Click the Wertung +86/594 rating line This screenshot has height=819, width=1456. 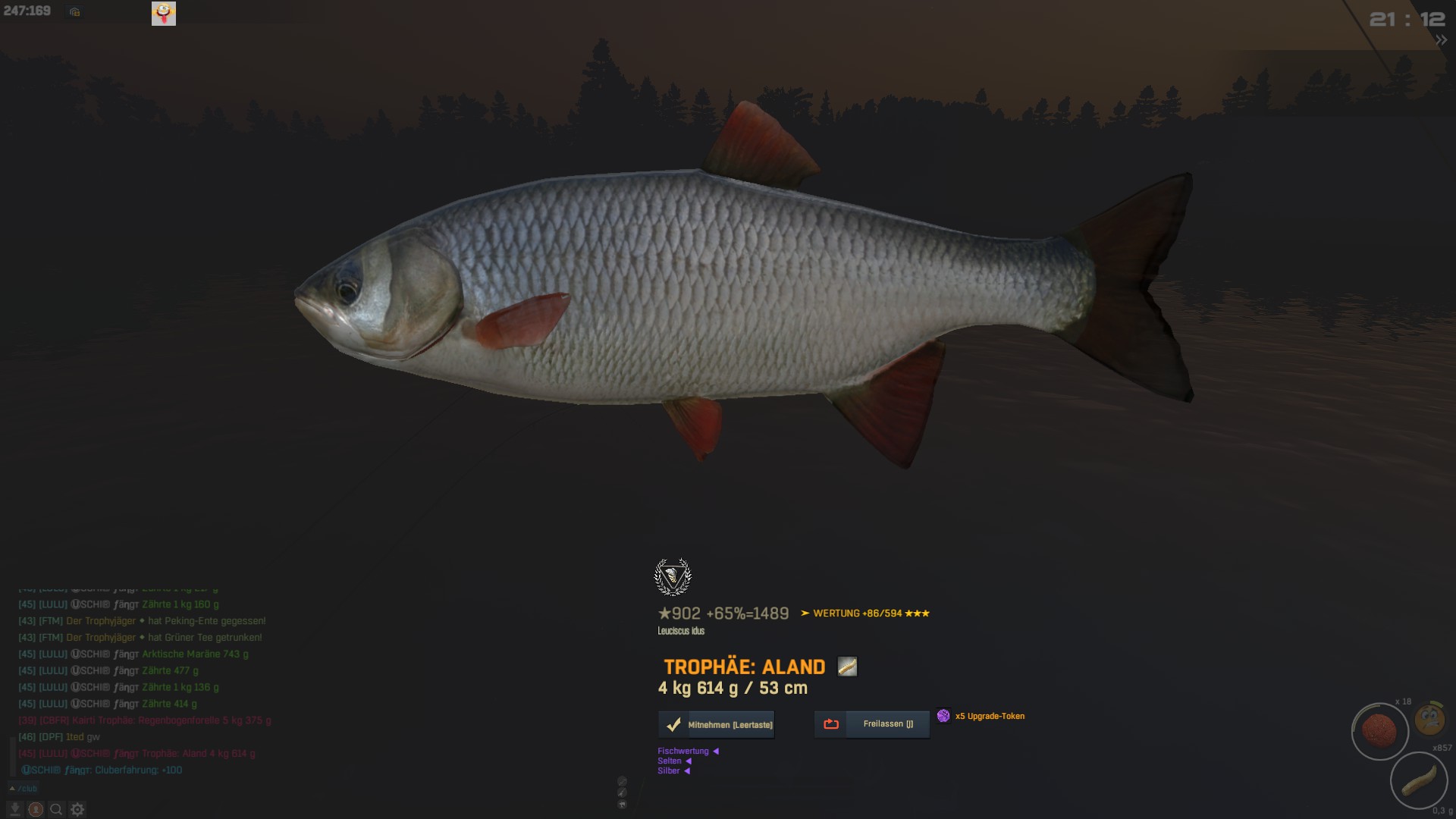point(865,613)
